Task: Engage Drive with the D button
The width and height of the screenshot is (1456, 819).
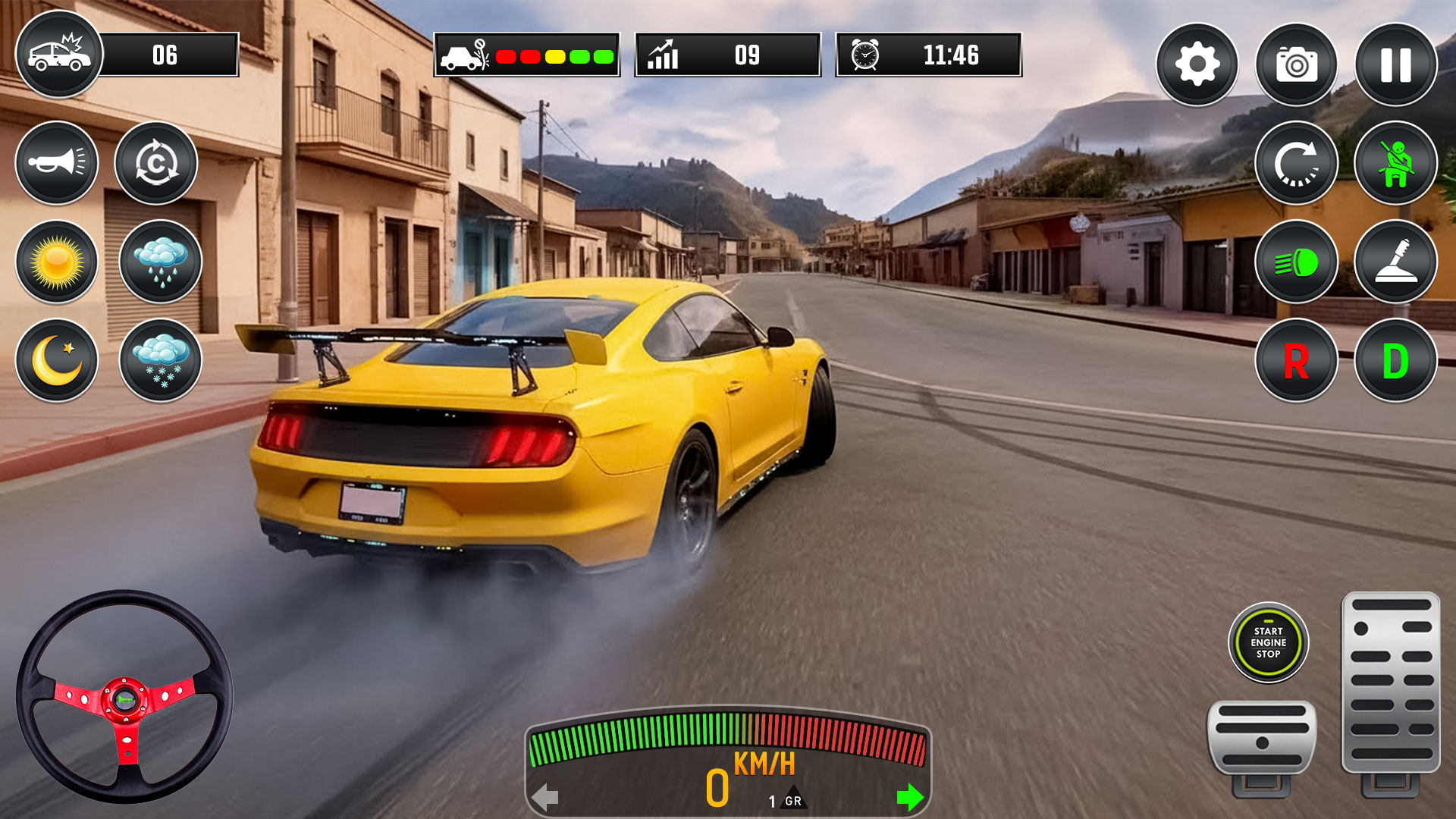Action: [x=1396, y=362]
